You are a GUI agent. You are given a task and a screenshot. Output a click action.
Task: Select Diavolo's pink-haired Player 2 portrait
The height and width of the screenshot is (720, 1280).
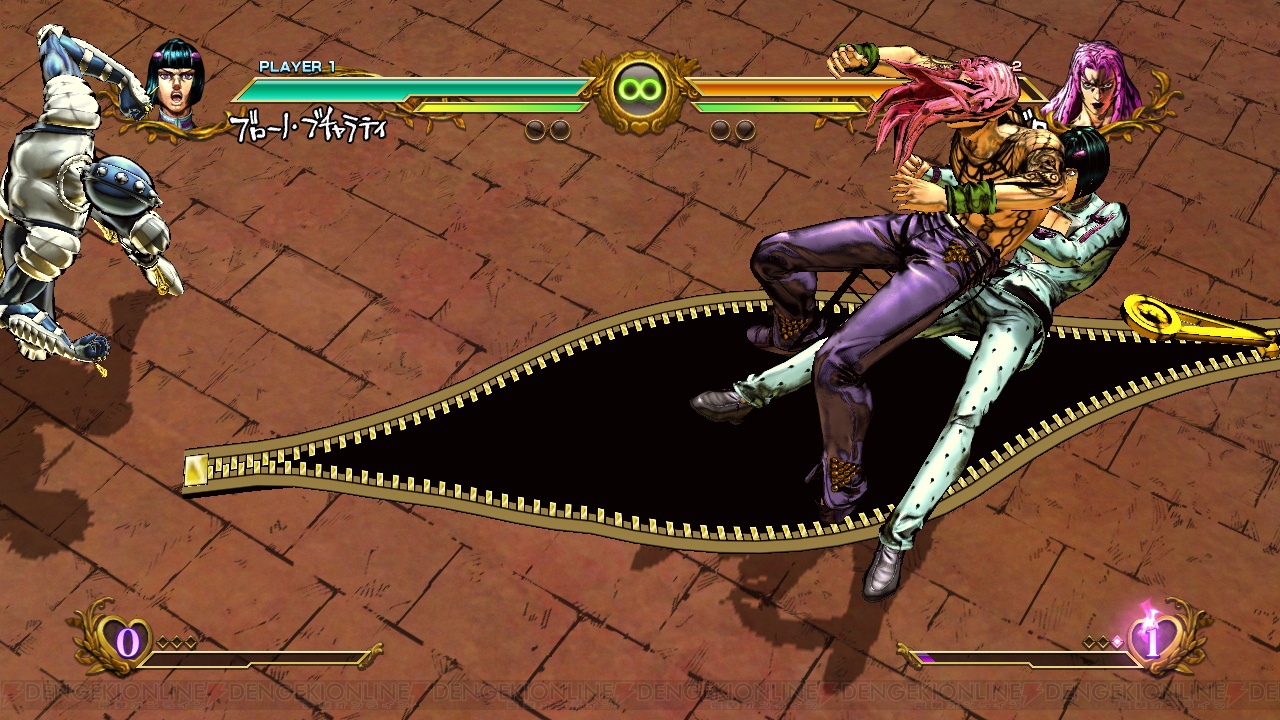point(1106,84)
